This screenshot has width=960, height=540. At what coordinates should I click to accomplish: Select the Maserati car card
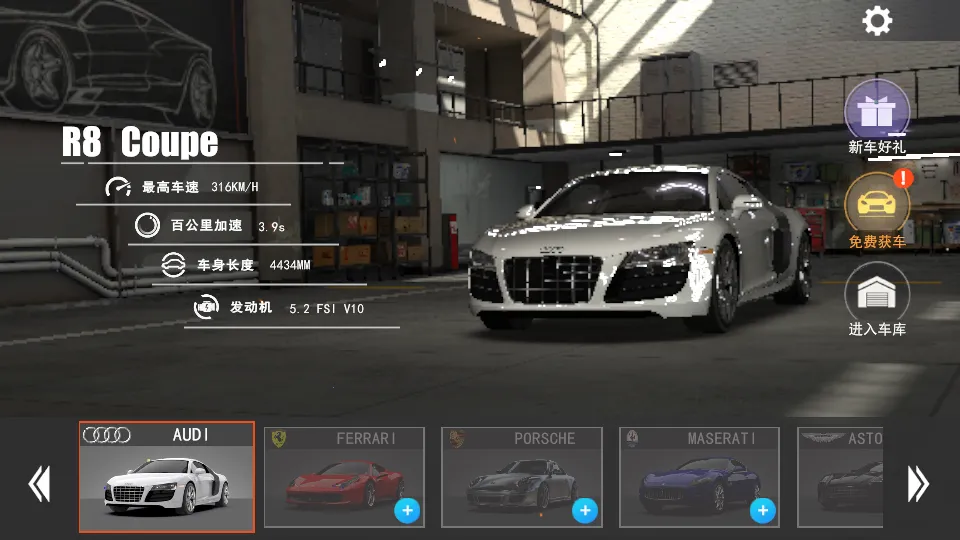point(698,477)
